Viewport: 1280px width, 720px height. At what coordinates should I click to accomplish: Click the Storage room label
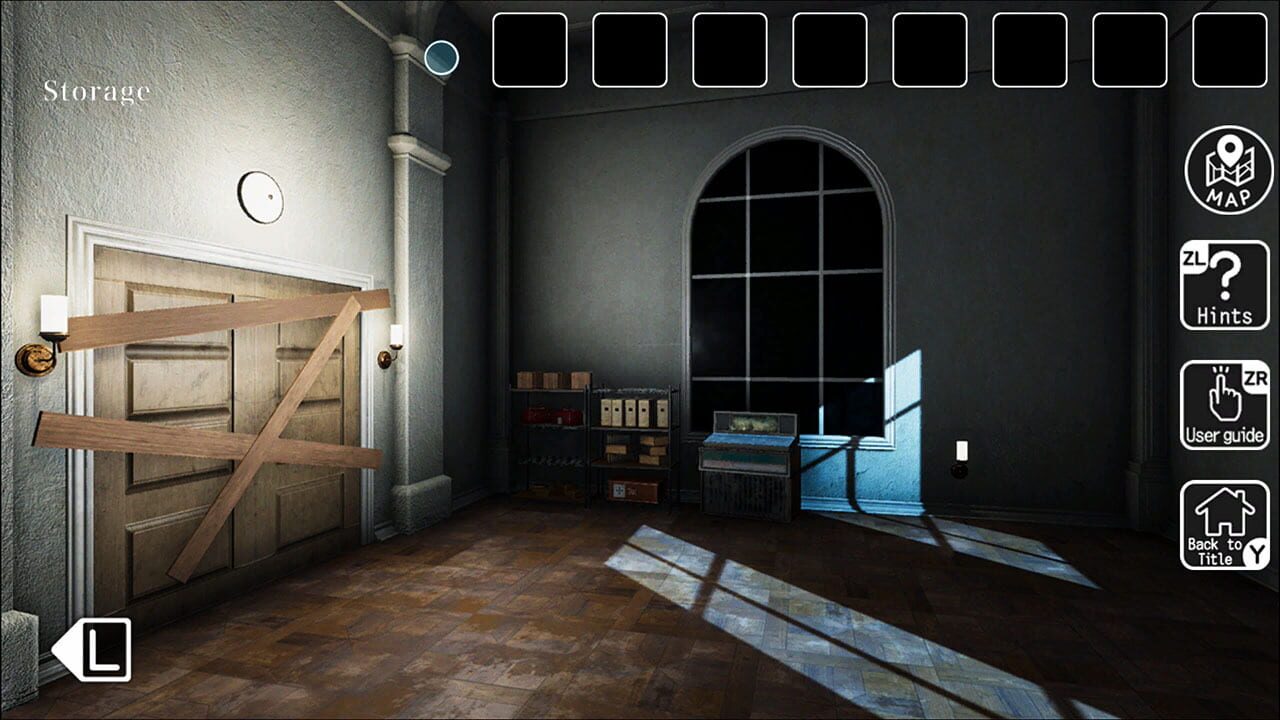point(95,91)
